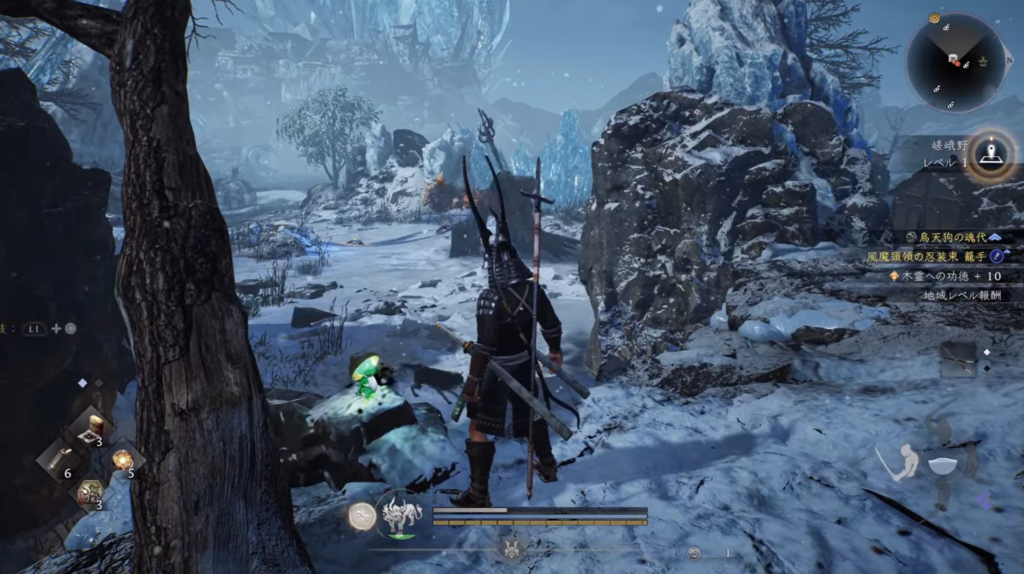Click the helmet emblem on the bottom bar
This screenshot has width=1024, height=574.
[512, 548]
